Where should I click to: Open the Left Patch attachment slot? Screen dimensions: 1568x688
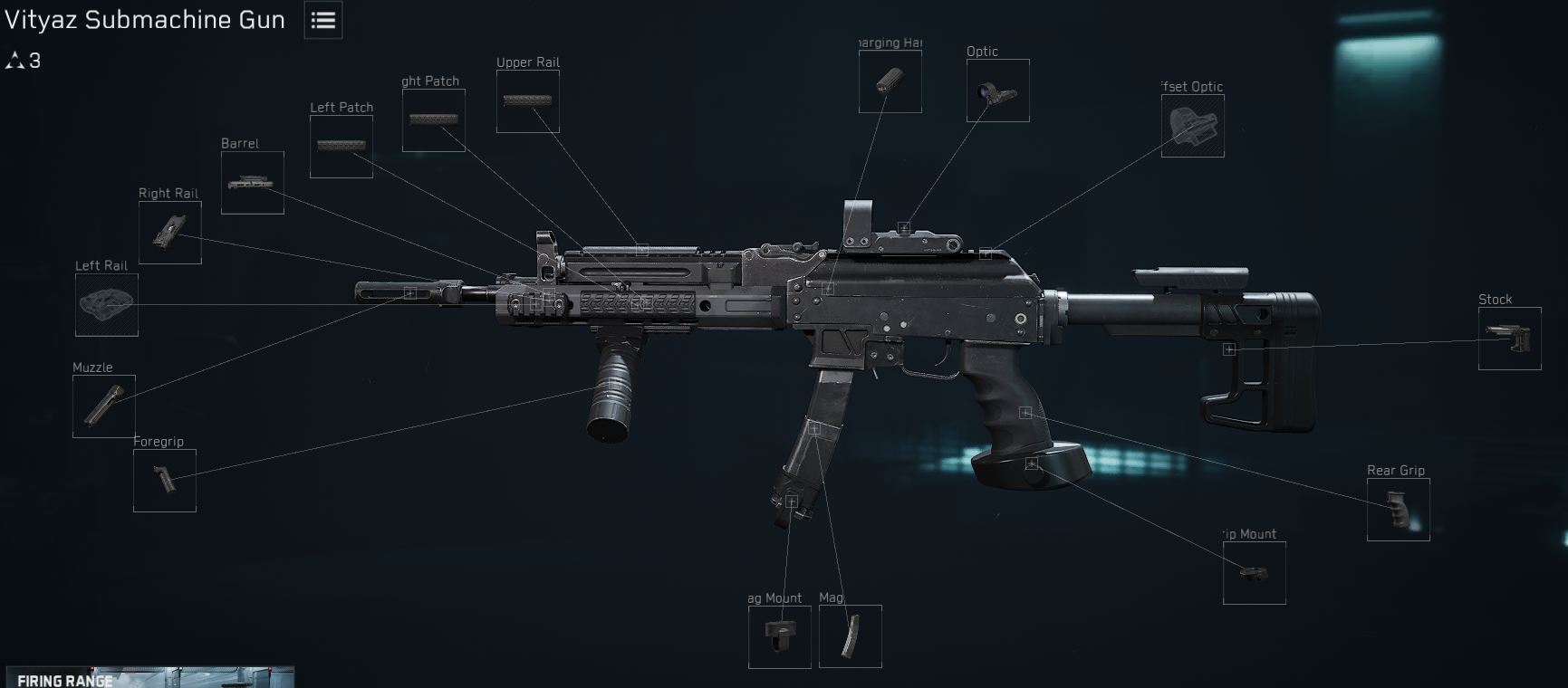pos(341,145)
